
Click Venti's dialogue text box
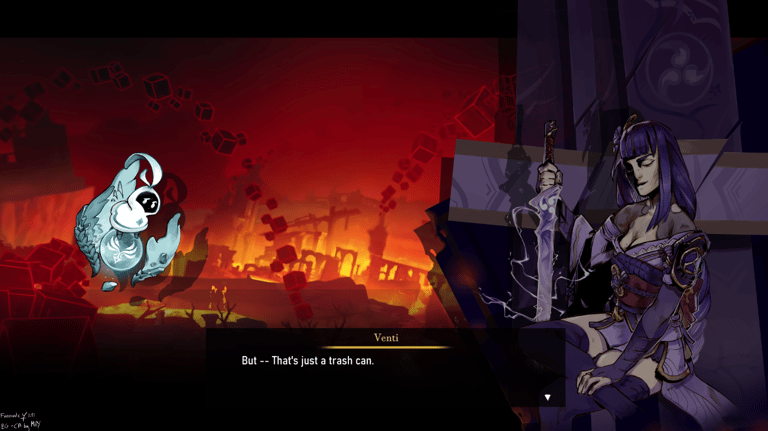coord(385,368)
